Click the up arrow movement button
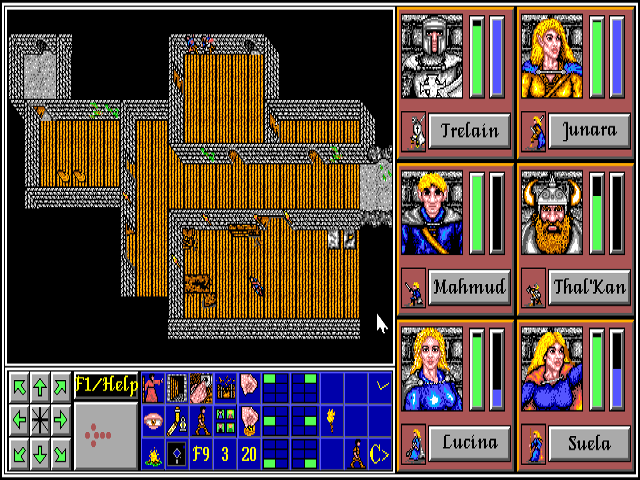The image size is (640, 480). point(40,386)
